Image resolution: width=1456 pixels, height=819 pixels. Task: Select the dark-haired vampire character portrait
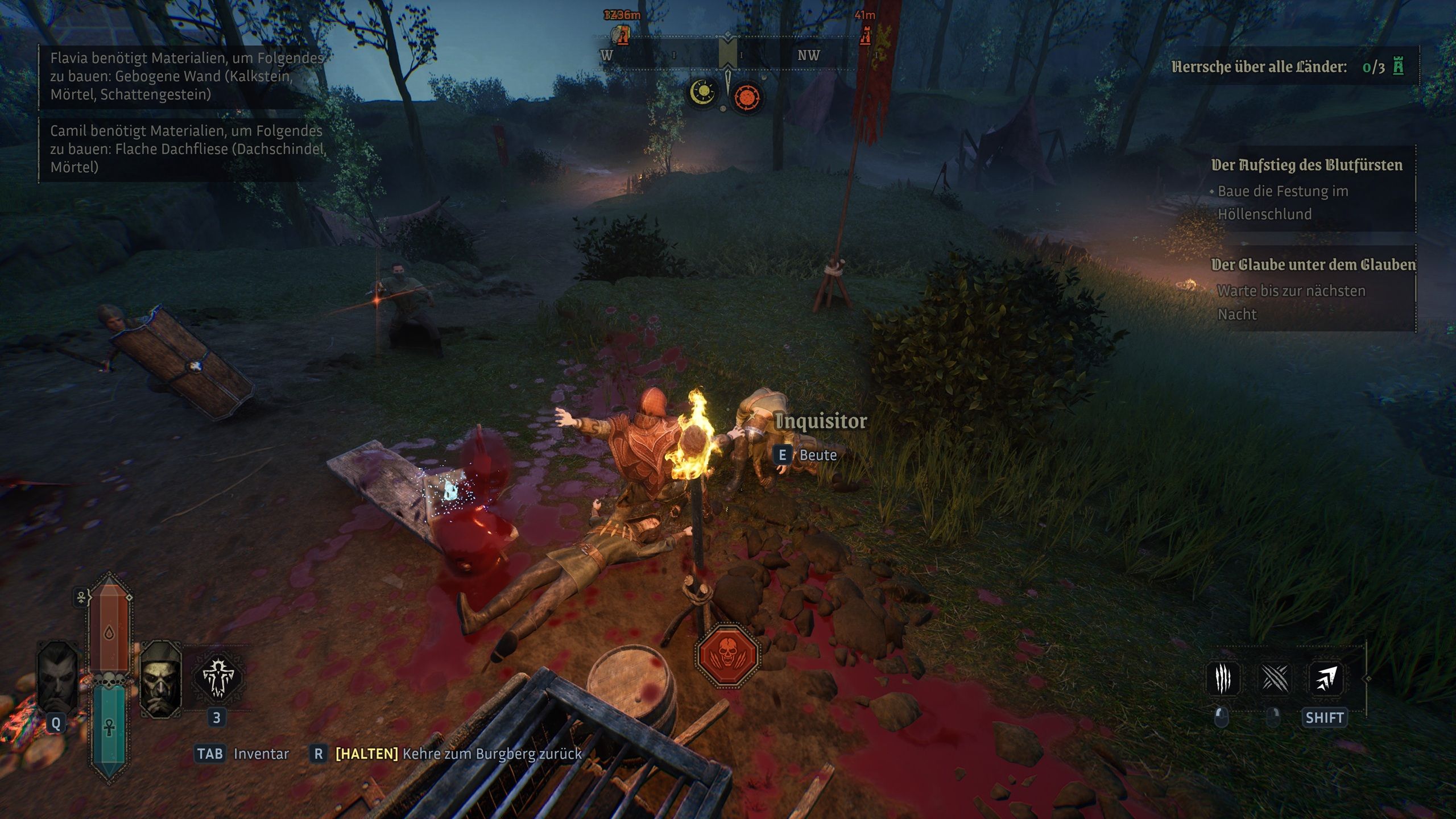57,678
